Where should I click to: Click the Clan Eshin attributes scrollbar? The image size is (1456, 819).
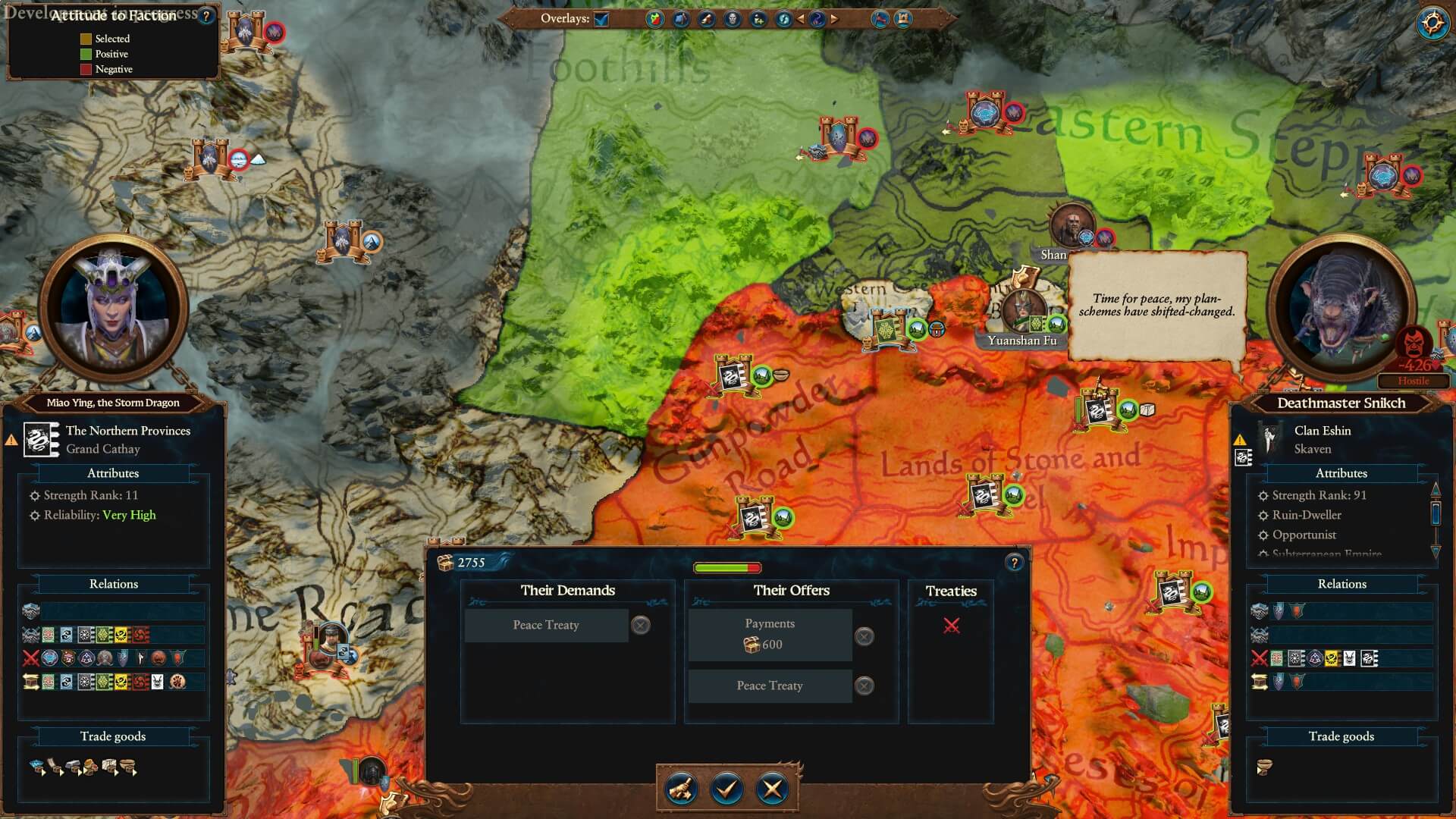tap(1435, 513)
